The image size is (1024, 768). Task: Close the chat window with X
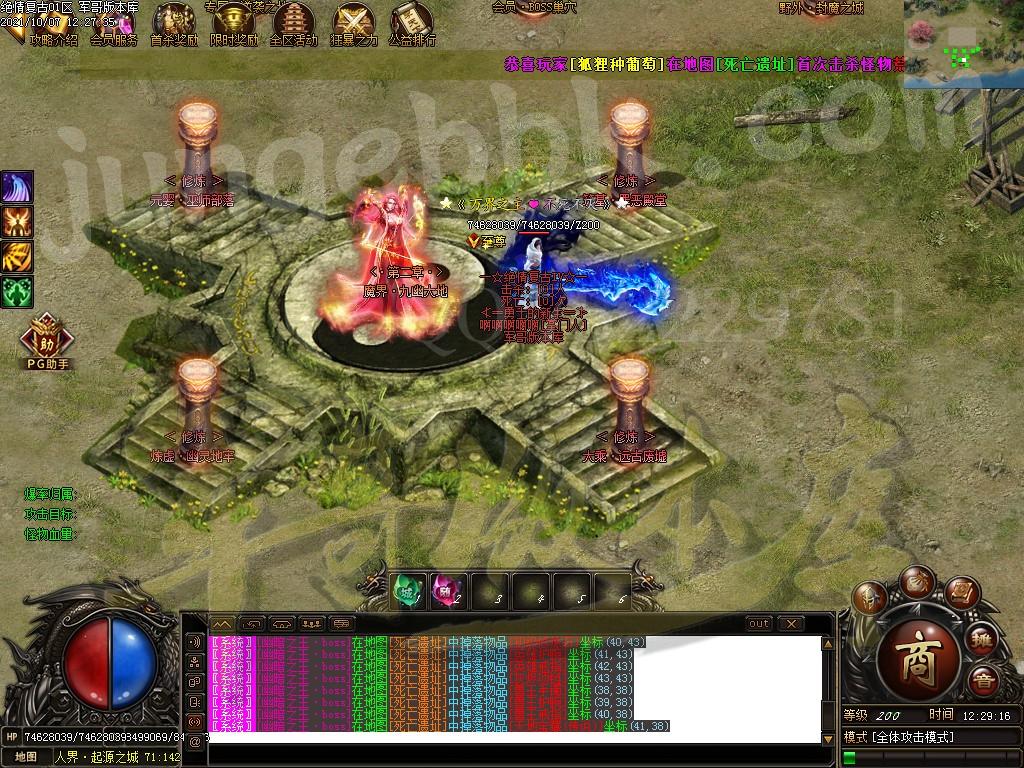792,624
